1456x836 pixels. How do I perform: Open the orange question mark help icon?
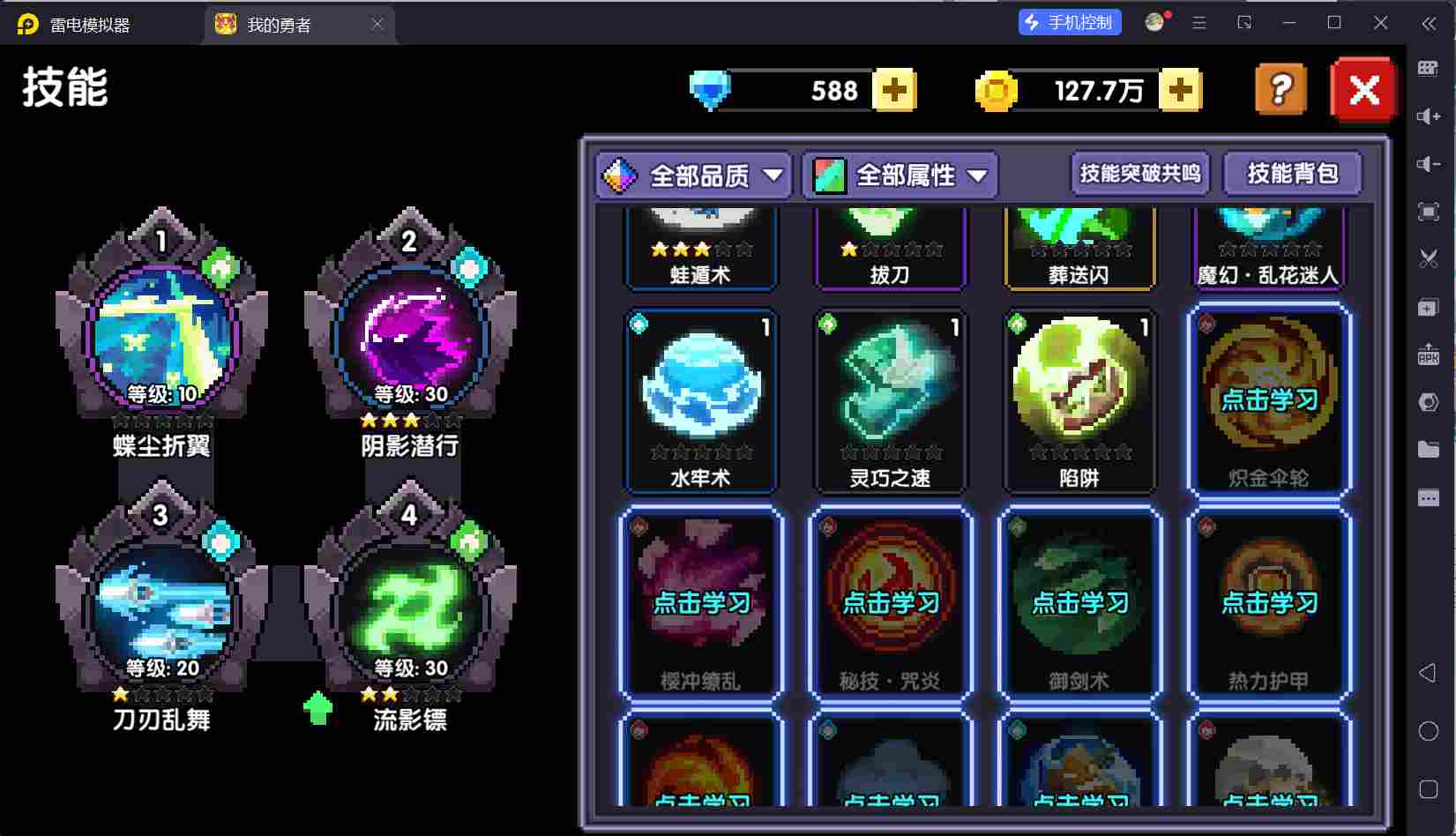point(1281,89)
